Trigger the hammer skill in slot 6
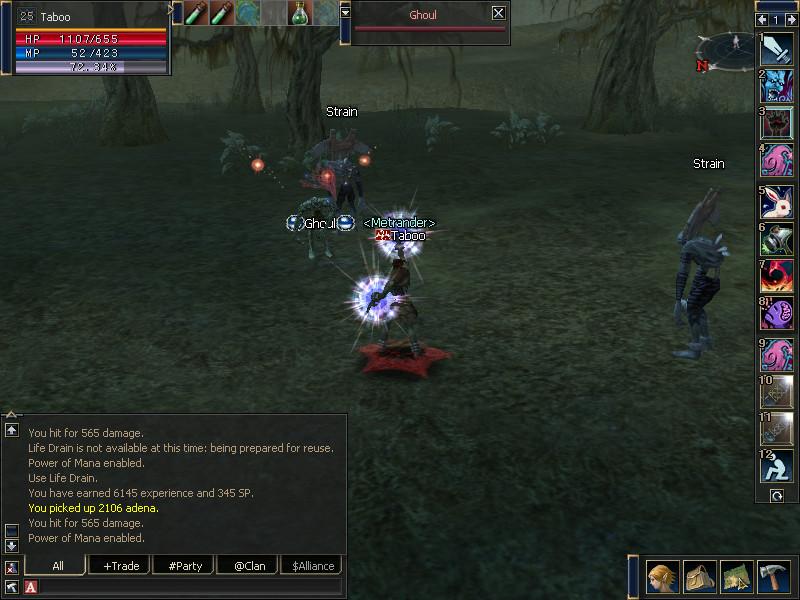800x600 pixels. [777, 239]
